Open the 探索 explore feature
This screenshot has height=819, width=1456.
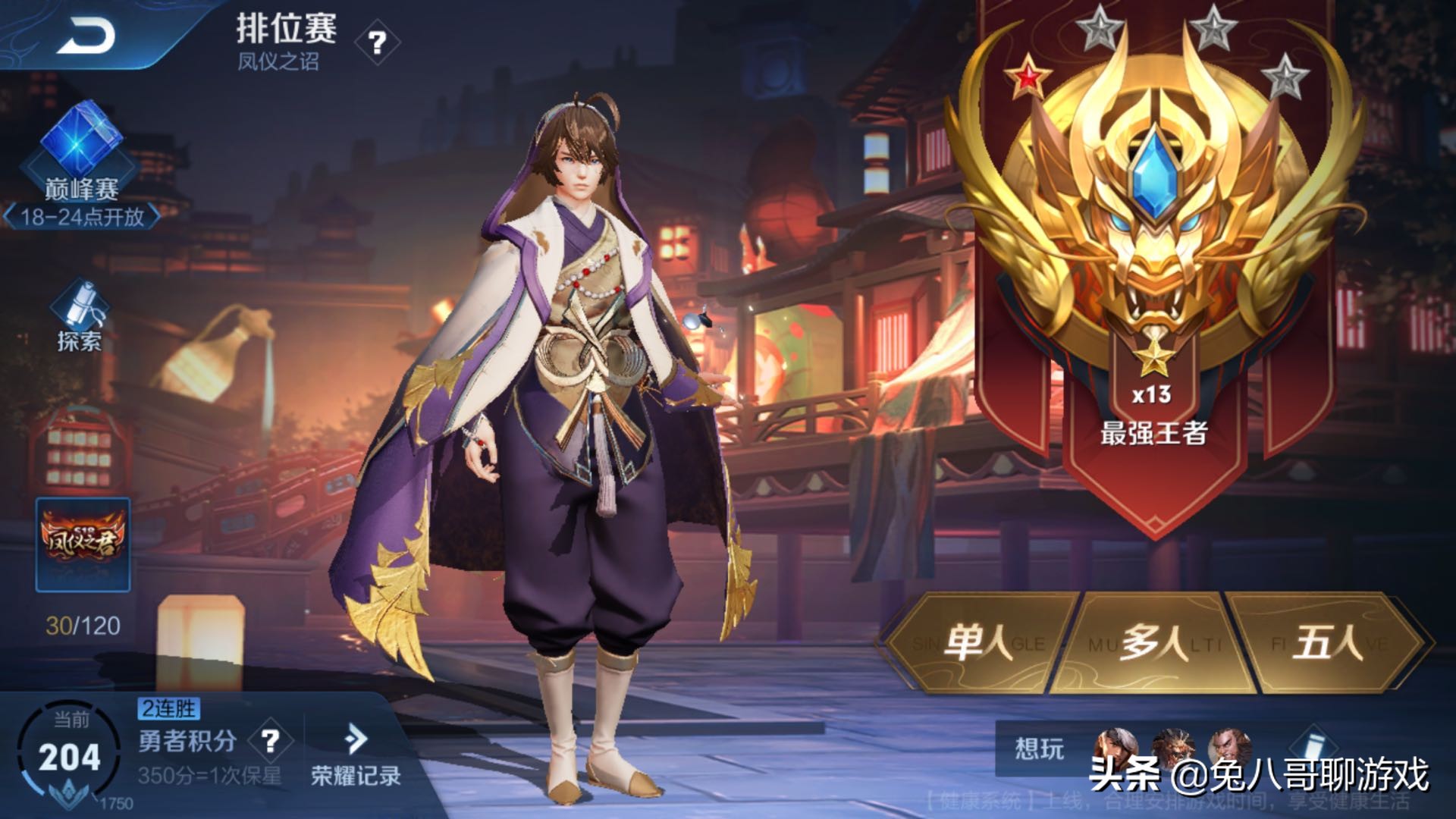[x=80, y=316]
